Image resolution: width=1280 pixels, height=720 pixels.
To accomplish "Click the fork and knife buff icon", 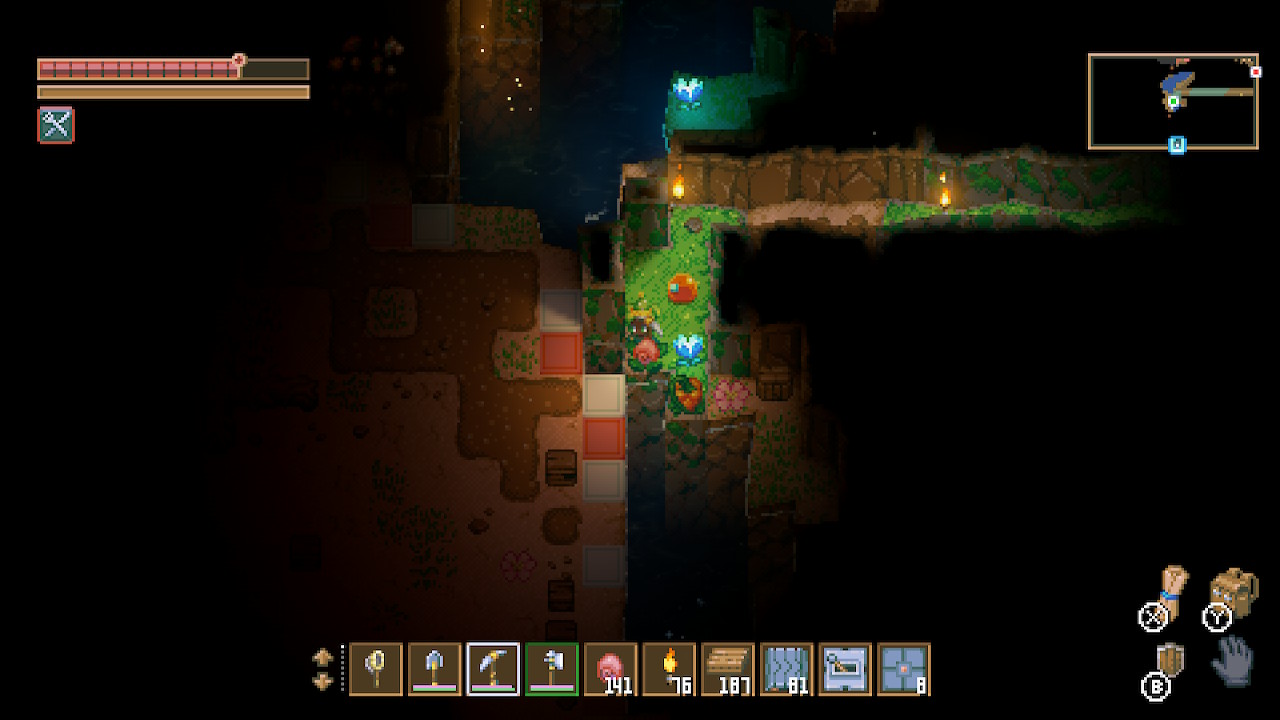I will pyautogui.click(x=56, y=125).
